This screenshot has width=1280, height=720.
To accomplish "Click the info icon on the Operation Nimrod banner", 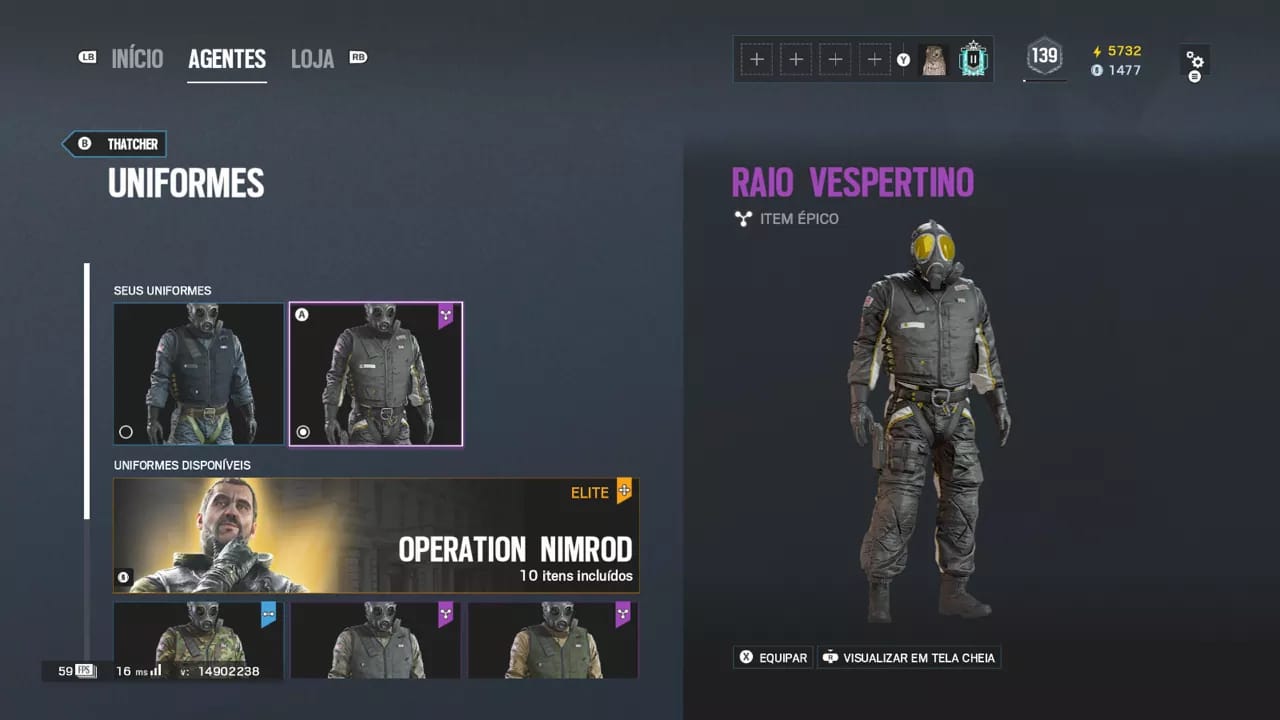I will pyautogui.click(x=123, y=577).
